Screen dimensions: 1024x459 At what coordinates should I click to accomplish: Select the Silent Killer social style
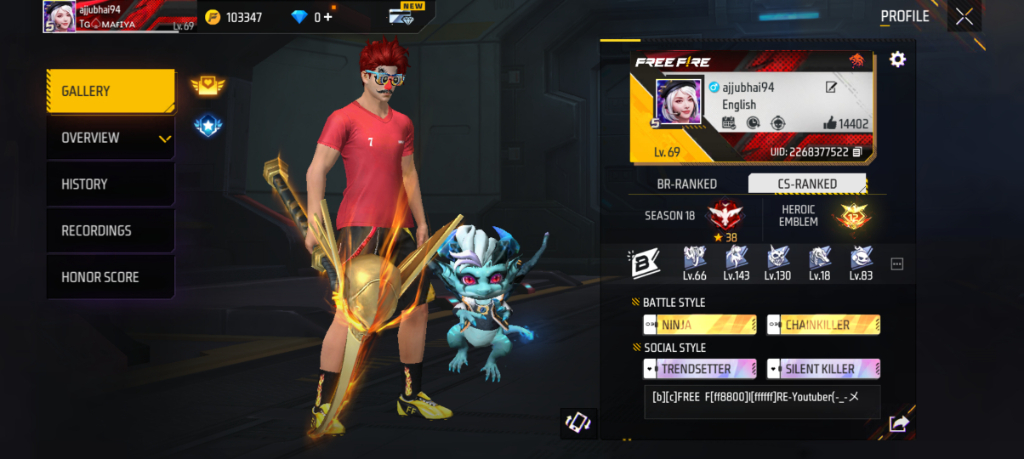823,369
